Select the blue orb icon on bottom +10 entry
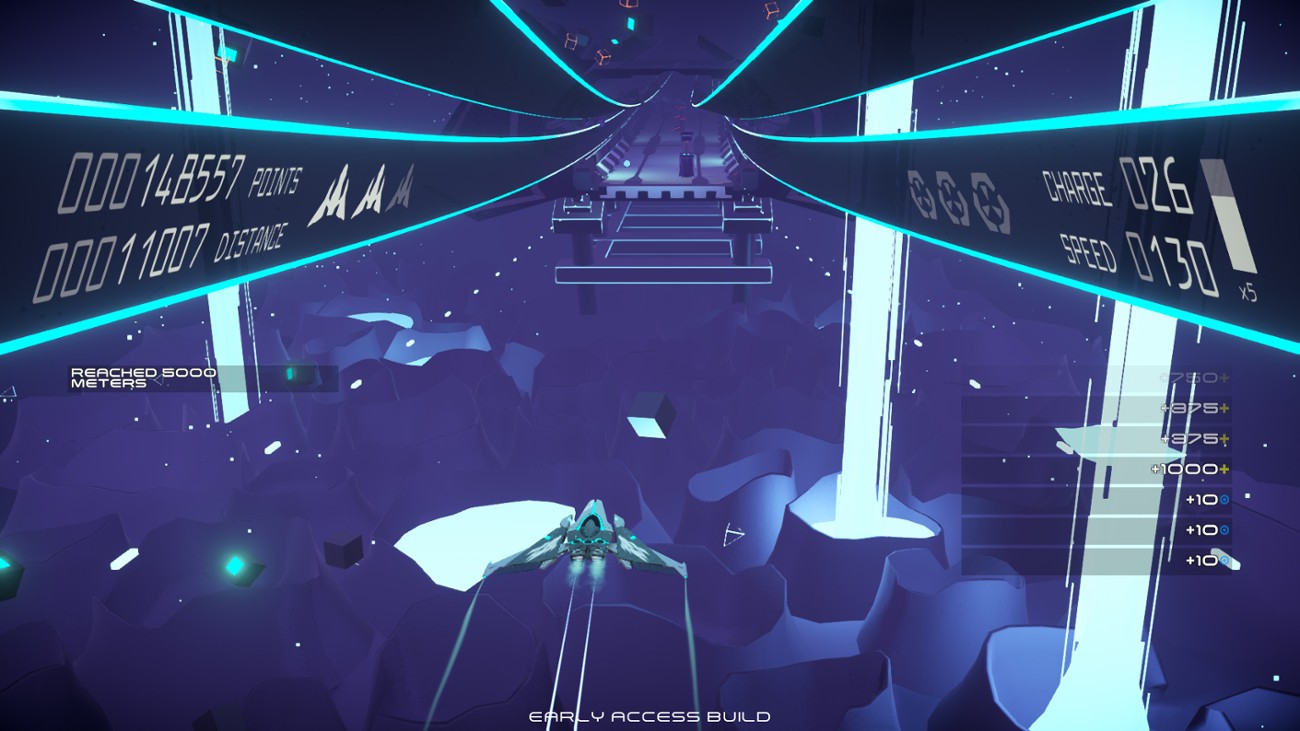This screenshot has height=731, width=1300. 1224,560
